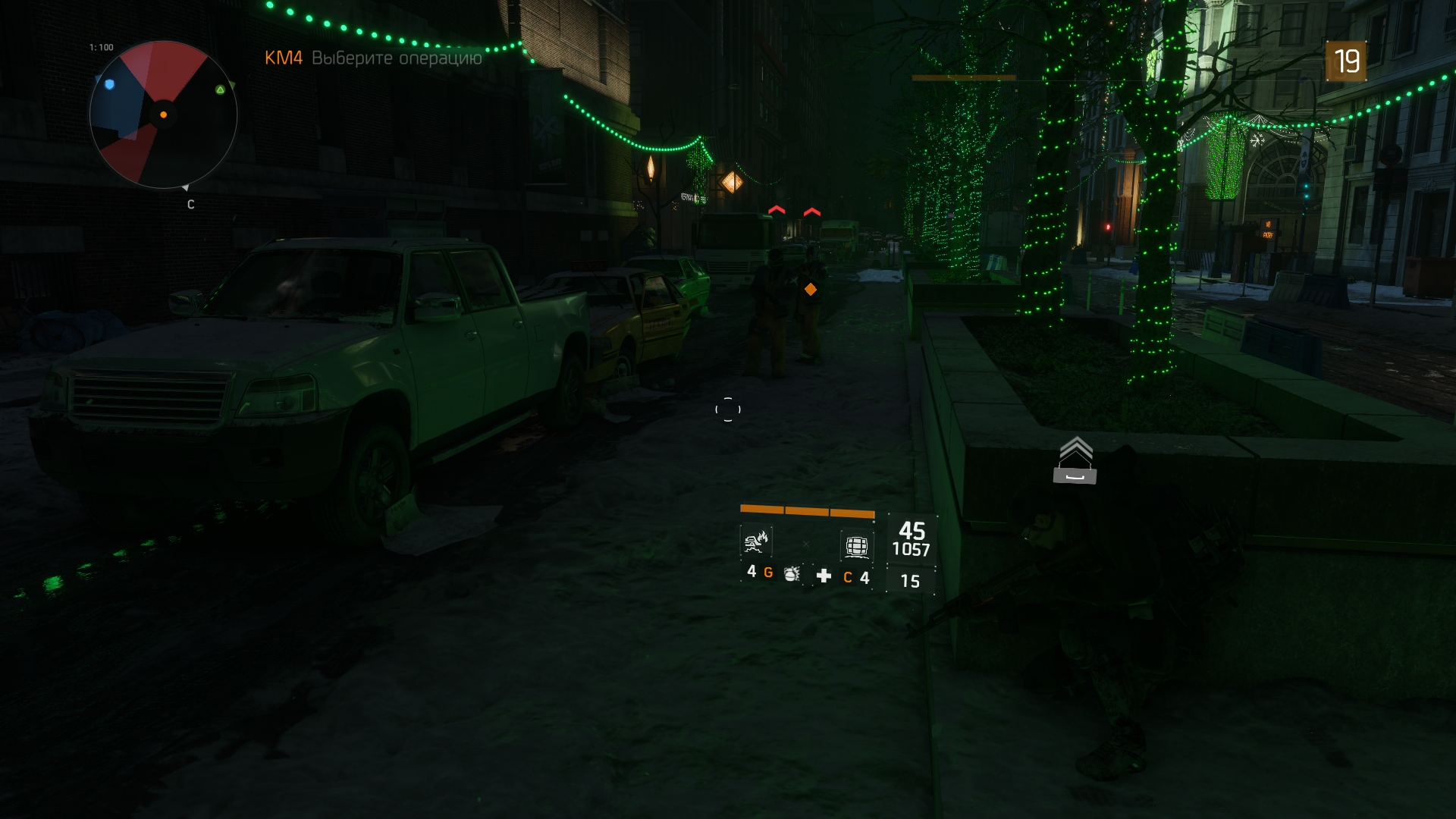Activate the ballistic shield skill icon
This screenshot has height=819, width=1456.
click(857, 545)
